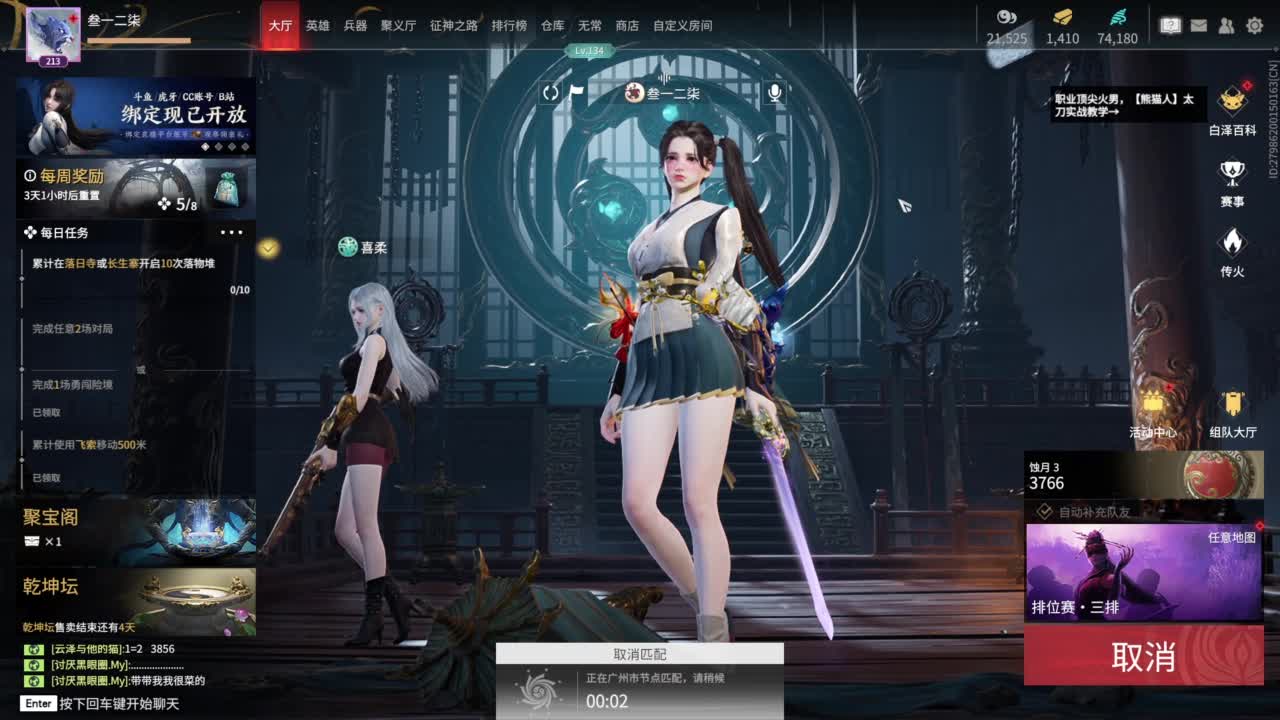The height and width of the screenshot is (720, 1280).
Task: Open the guide book help icon
Action: (1172, 25)
